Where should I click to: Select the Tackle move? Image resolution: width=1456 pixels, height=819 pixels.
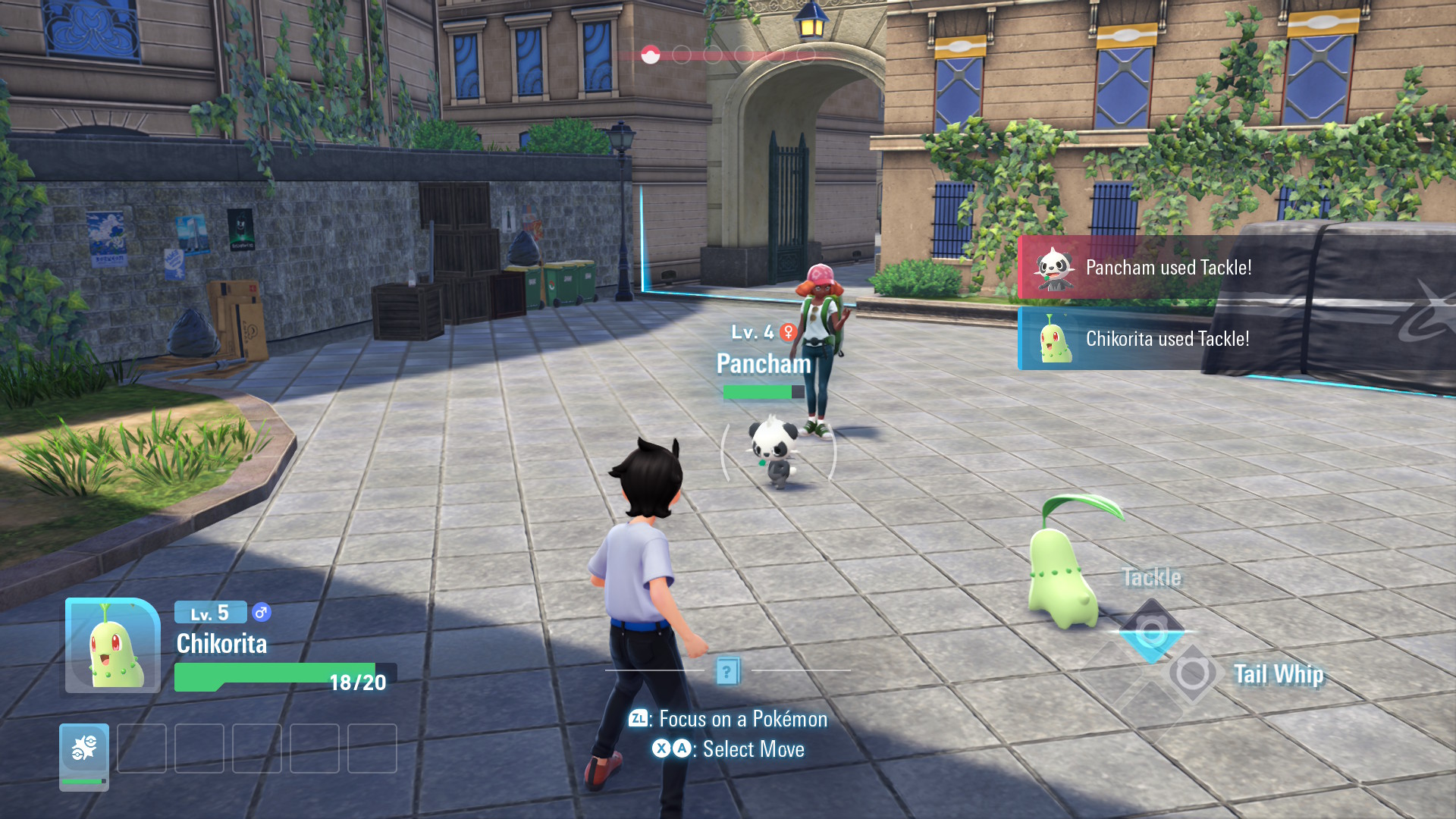click(1151, 631)
